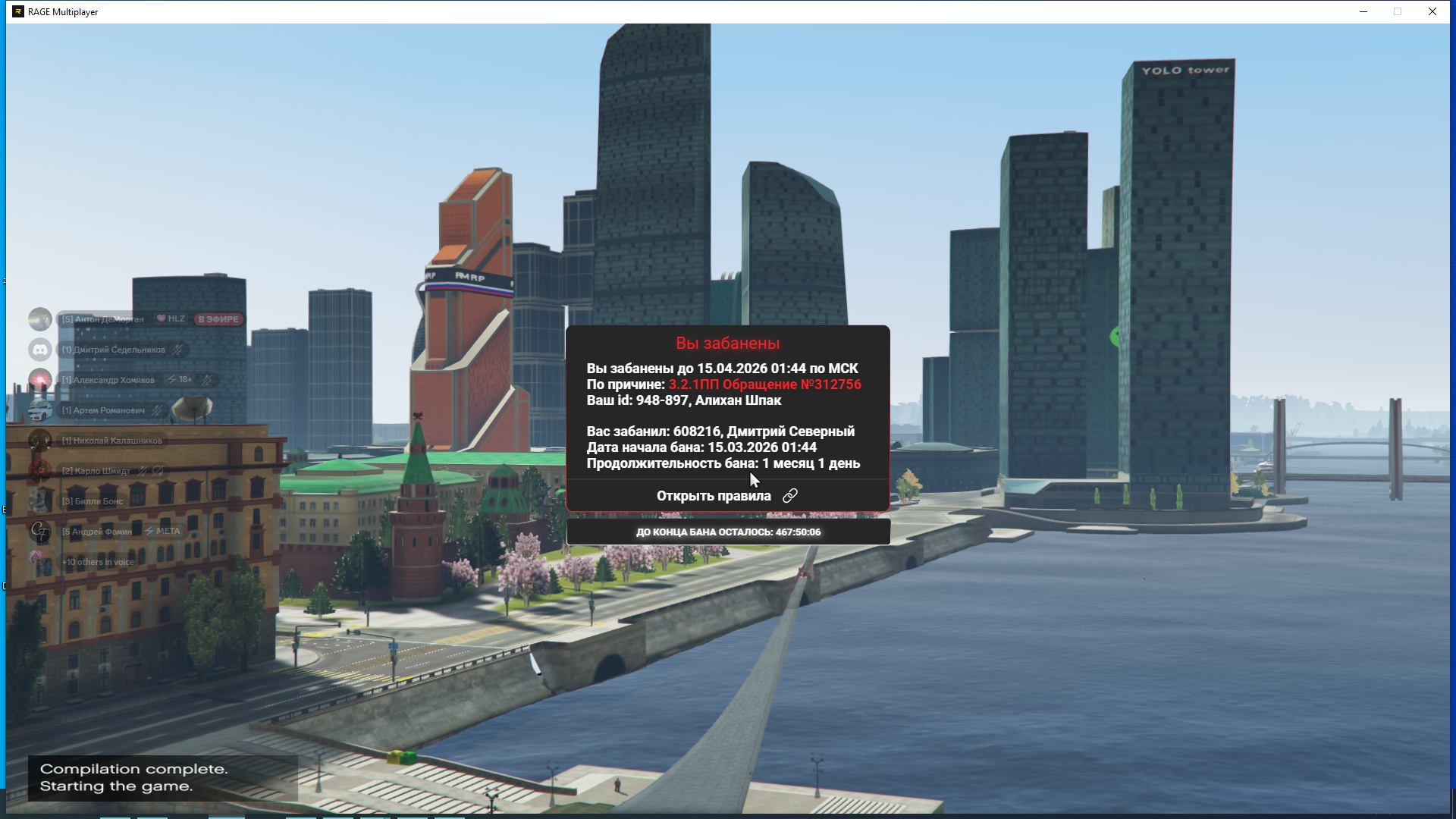Show the "+10 others in voice" entry
Screen dimensions: 1456x819
pyautogui.click(x=99, y=562)
